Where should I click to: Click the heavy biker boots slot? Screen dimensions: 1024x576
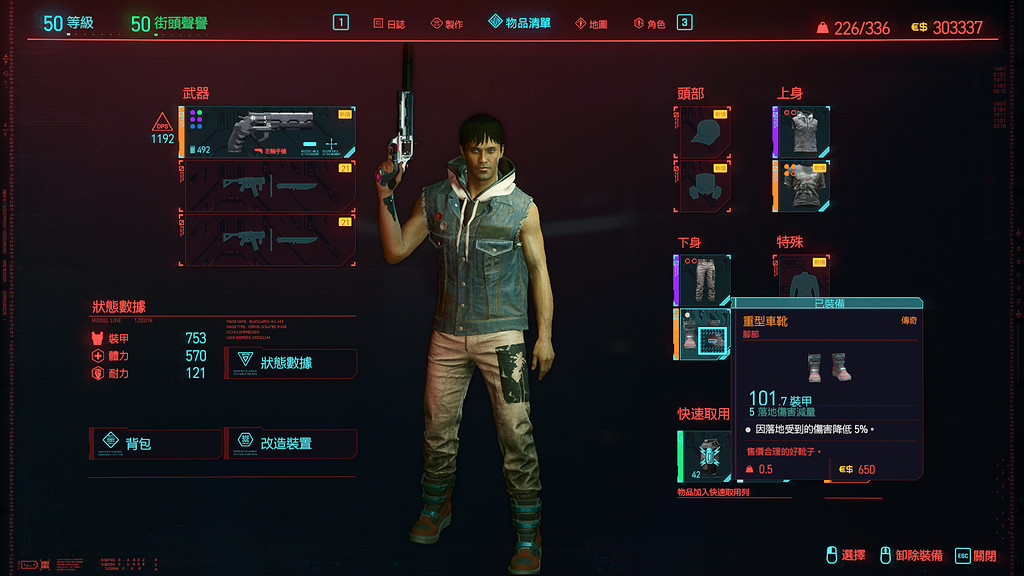[x=703, y=334]
